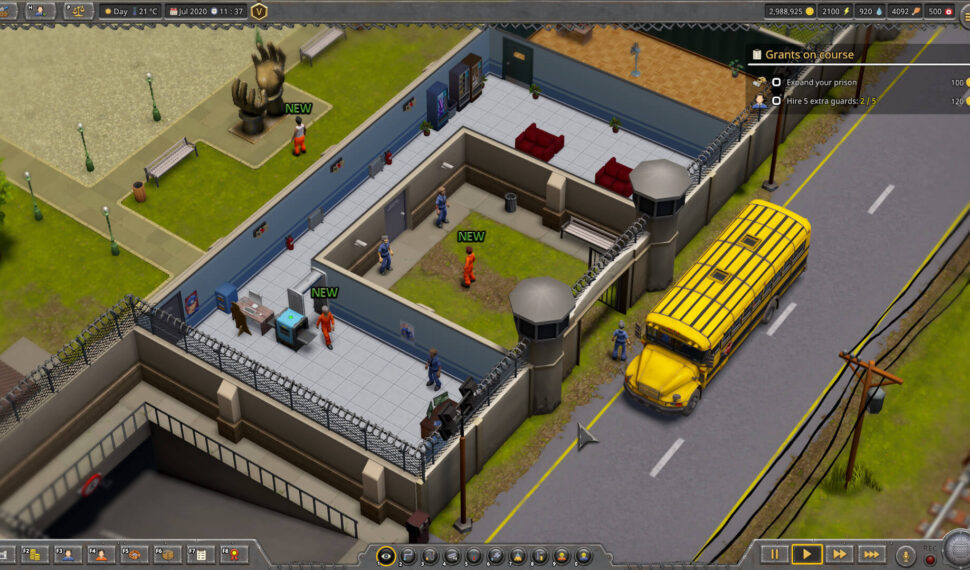Select the Expand your prison grant
This screenshot has width=970, height=570.
point(822,82)
